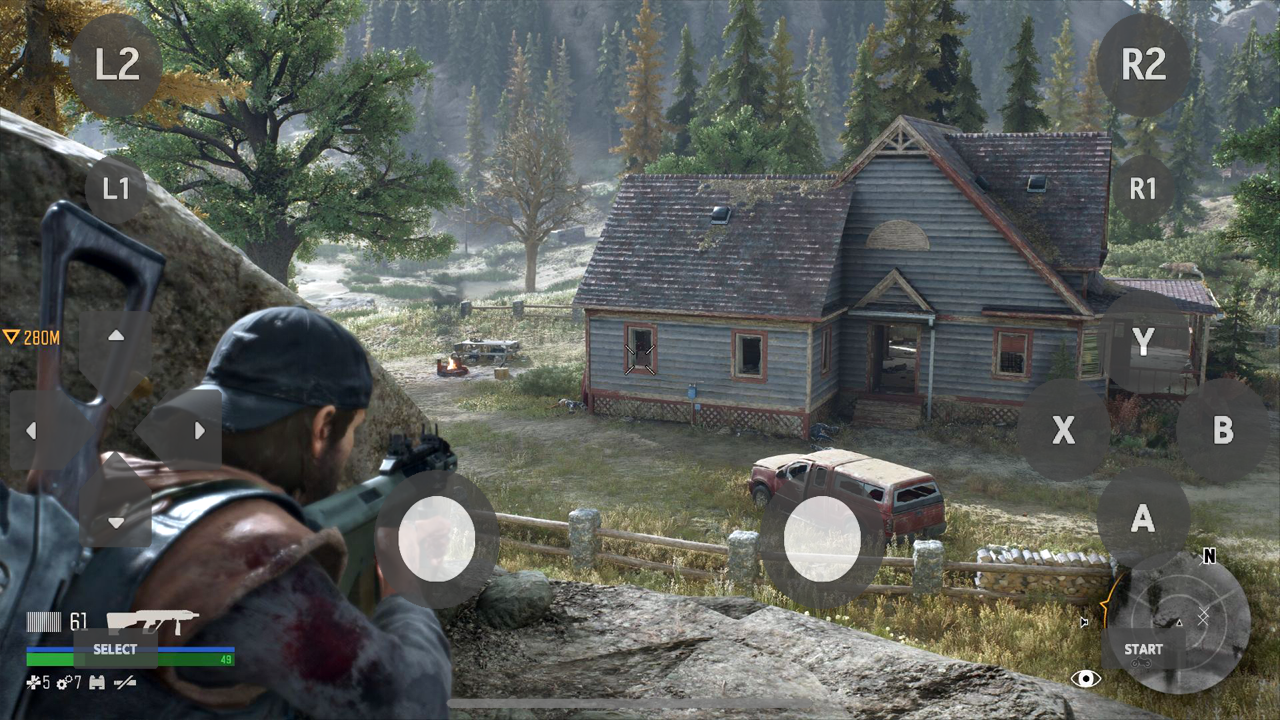This screenshot has height=720, width=1280.
Task: Click the 280M waypoint marker
Action: [x=33, y=338]
